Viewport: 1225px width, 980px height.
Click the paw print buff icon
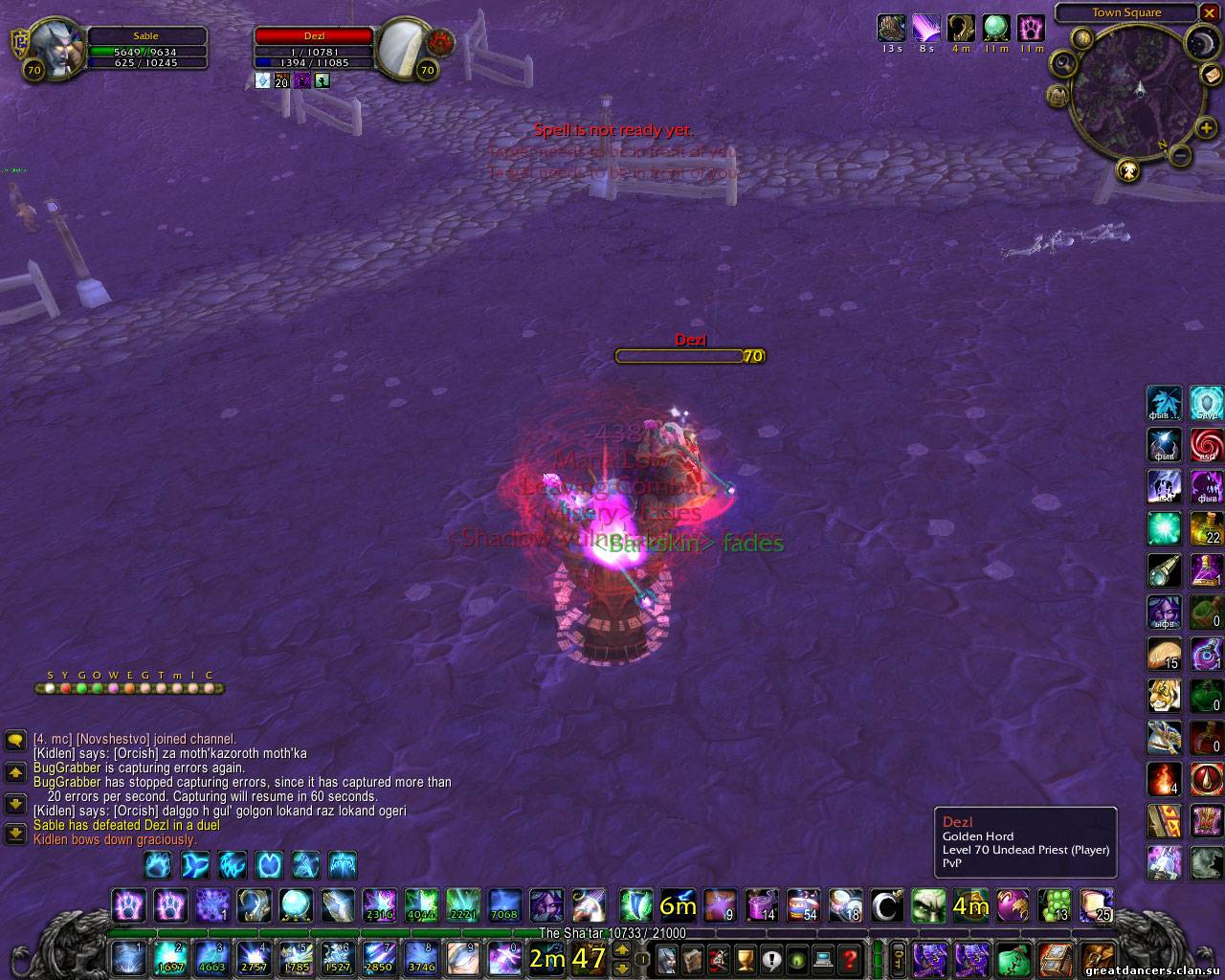click(x=1031, y=28)
